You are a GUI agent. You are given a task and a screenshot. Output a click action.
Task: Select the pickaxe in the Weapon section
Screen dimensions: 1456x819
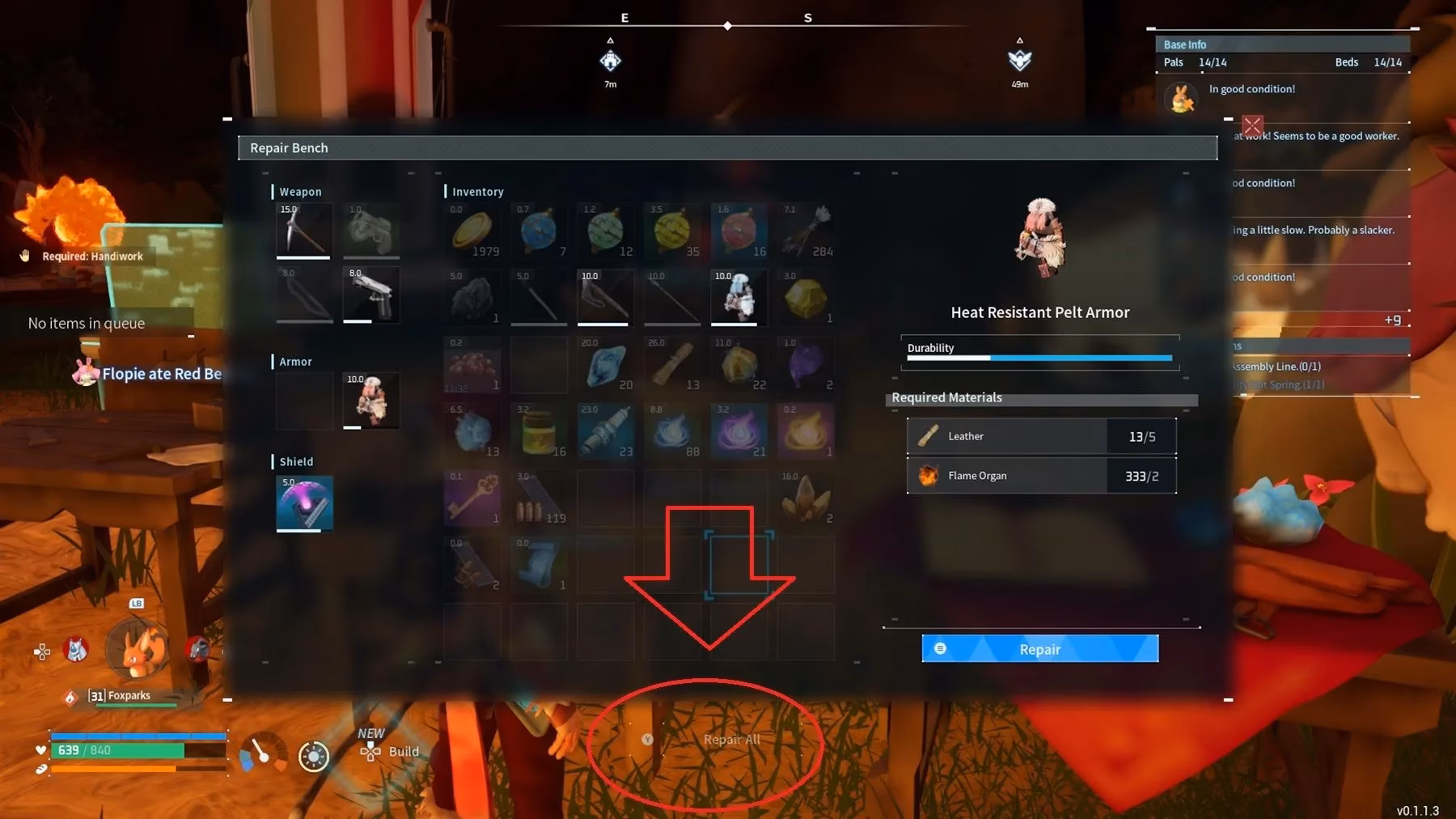[x=304, y=231]
